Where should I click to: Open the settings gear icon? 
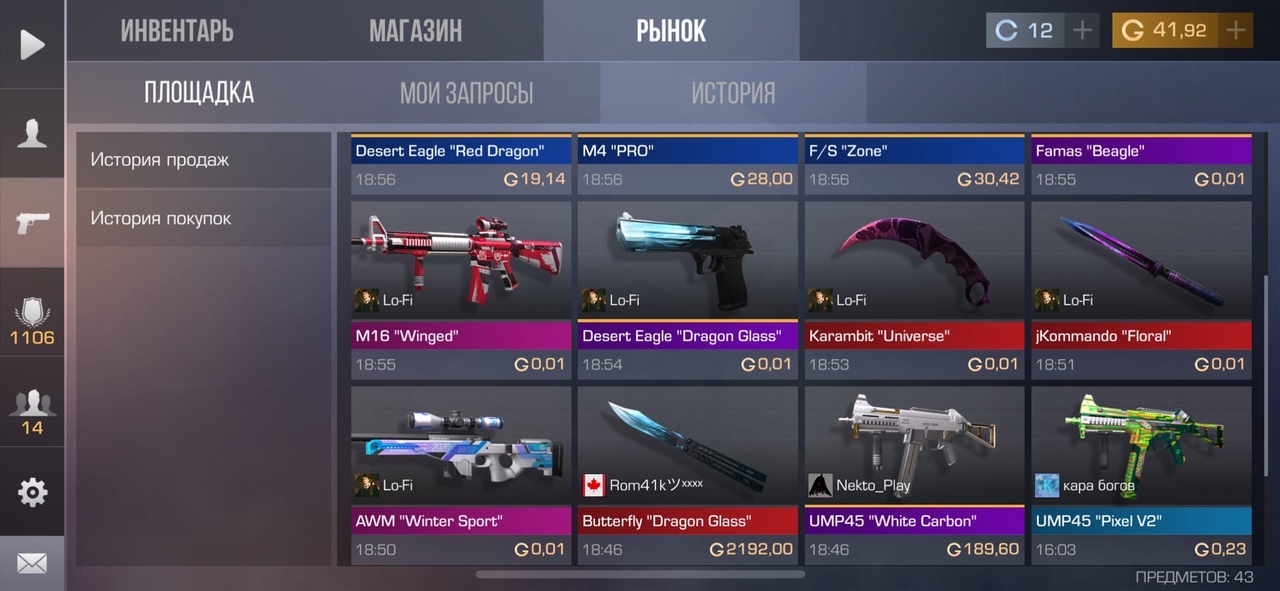point(32,492)
